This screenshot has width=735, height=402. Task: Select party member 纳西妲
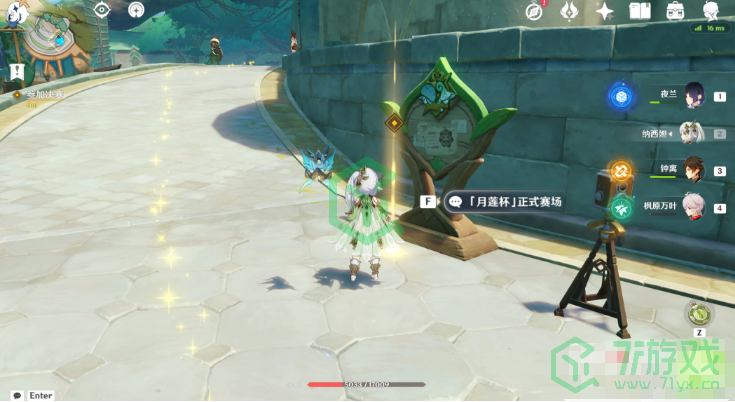pyautogui.click(x=691, y=132)
